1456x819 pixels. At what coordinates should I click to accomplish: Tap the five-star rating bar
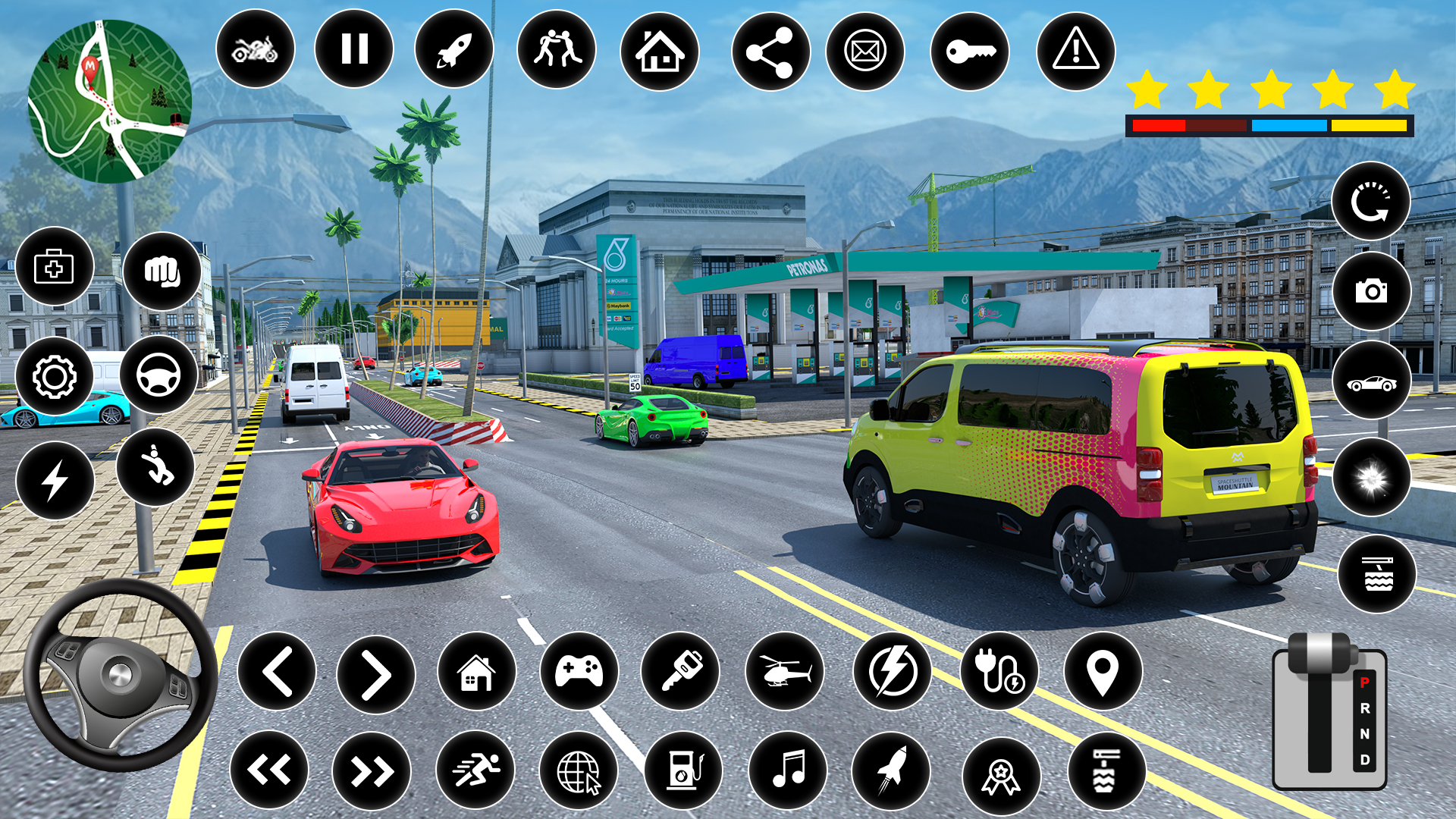pos(1267,89)
